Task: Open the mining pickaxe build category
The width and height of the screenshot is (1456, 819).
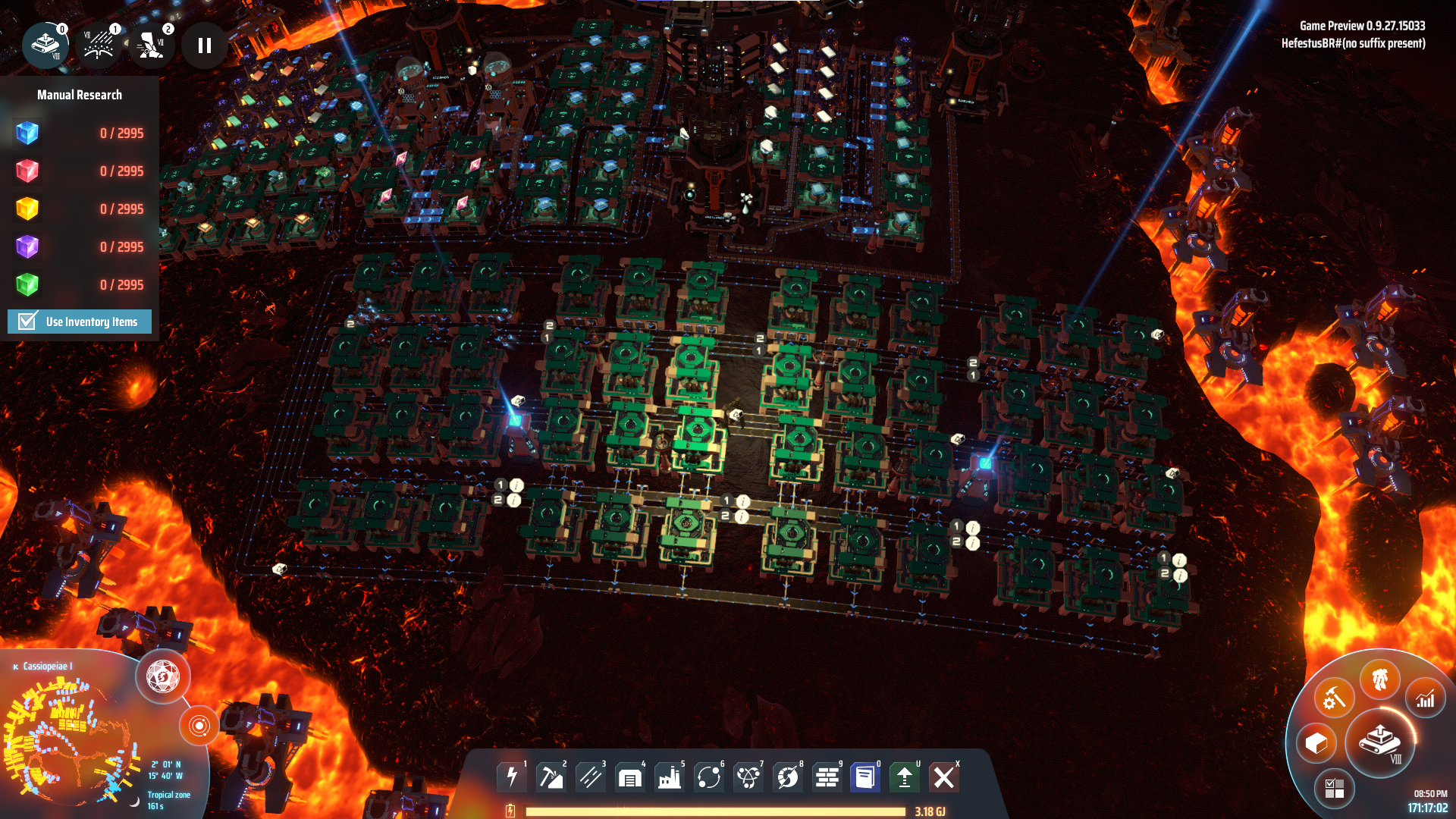Action: click(x=551, y=777)
